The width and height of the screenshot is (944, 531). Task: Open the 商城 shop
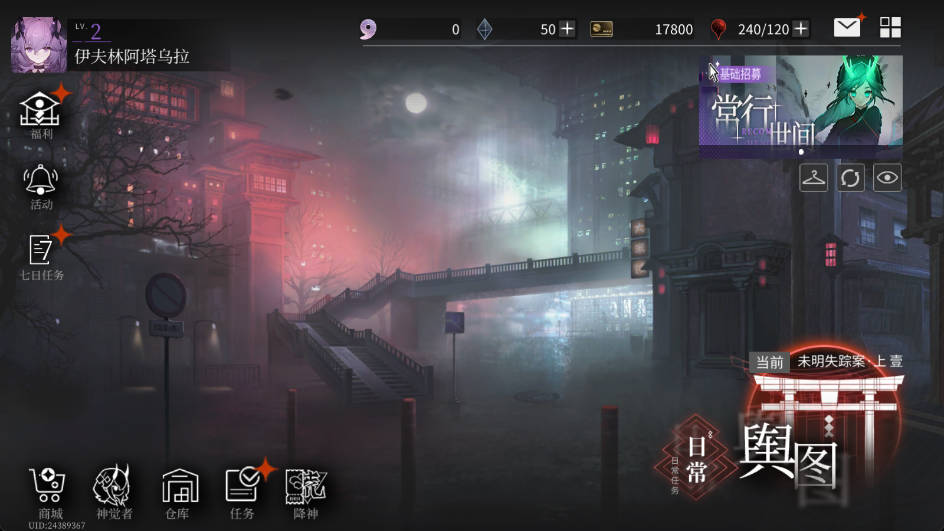[x=48, y=492]
